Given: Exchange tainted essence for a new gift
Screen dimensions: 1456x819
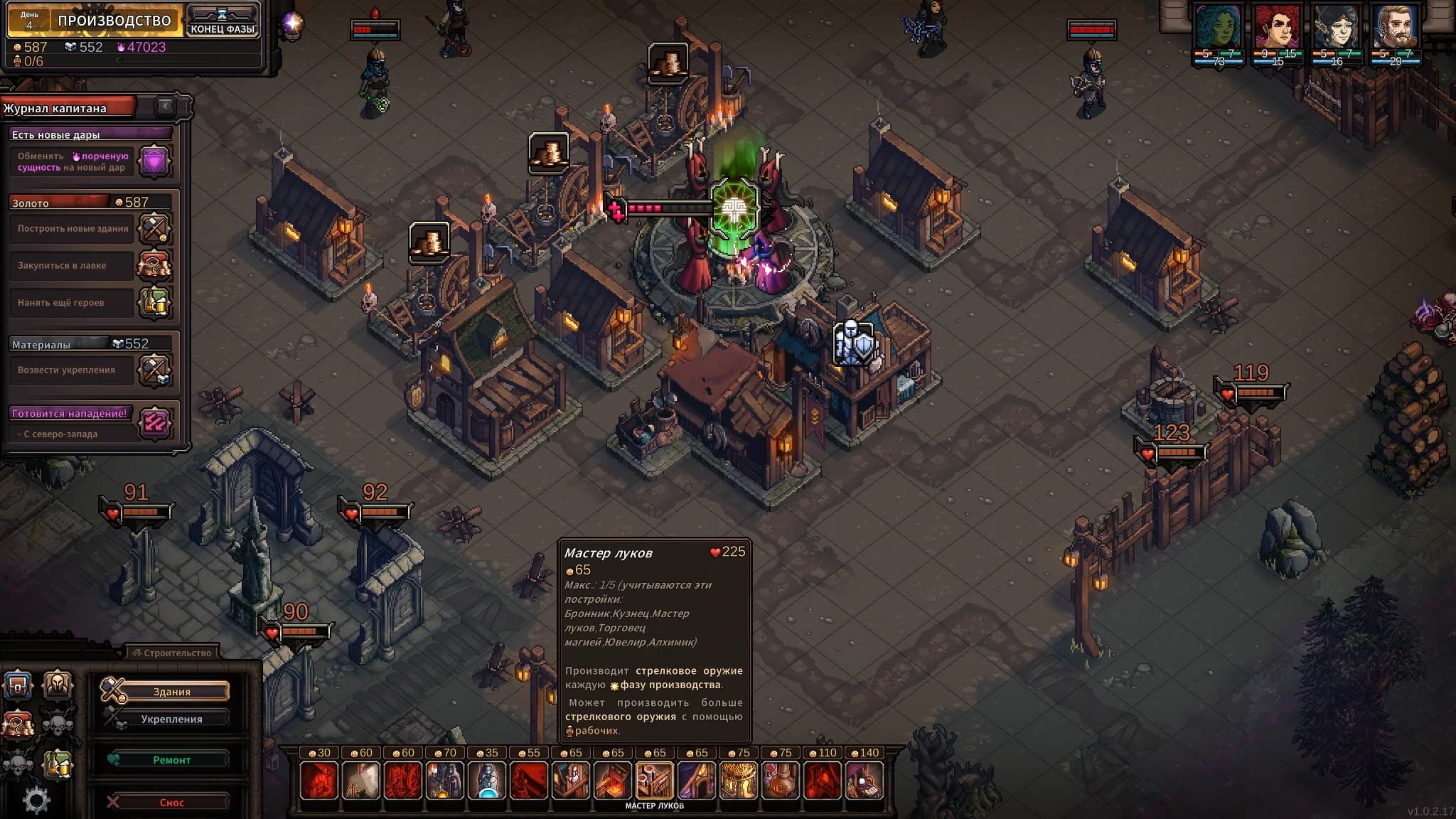Looking at the screenshot, I should pos(154,161).
